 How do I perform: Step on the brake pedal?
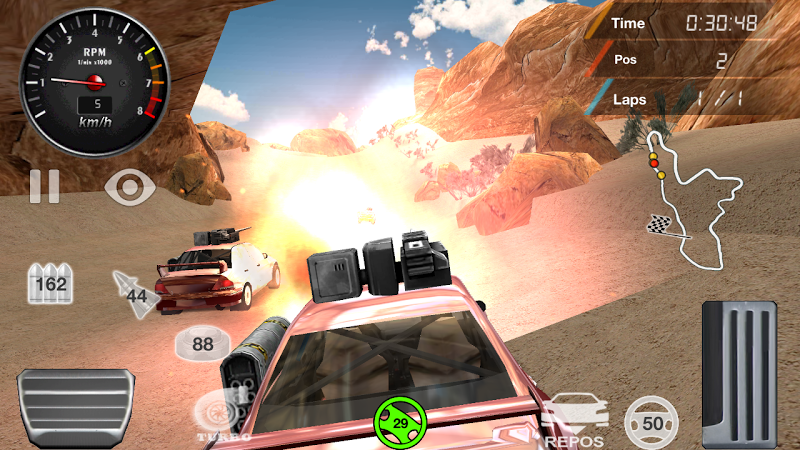tap(76, 408)
